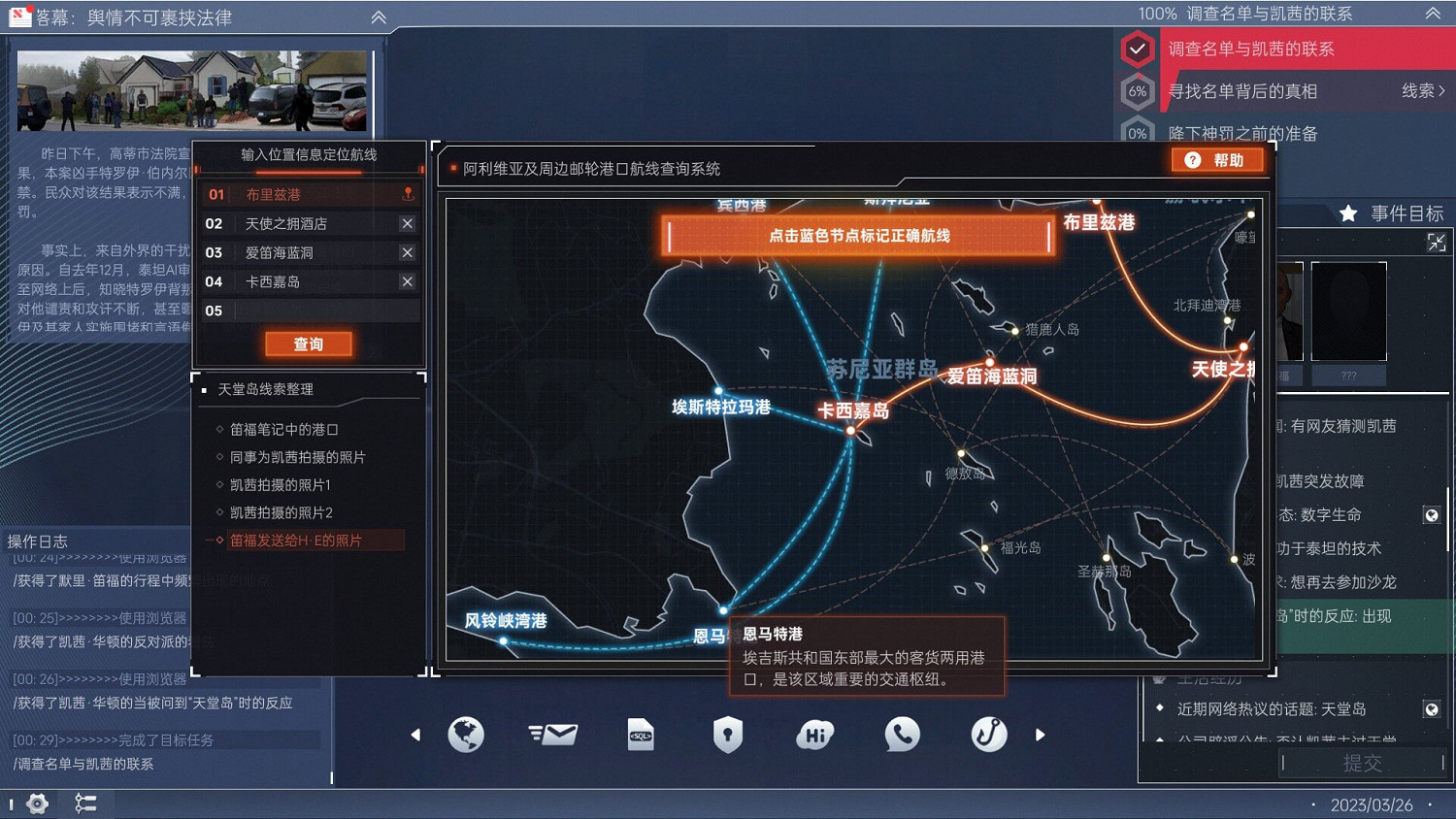Open the security shield application
The height and width of the screenshot is (819, 1456).
[727, 735]
